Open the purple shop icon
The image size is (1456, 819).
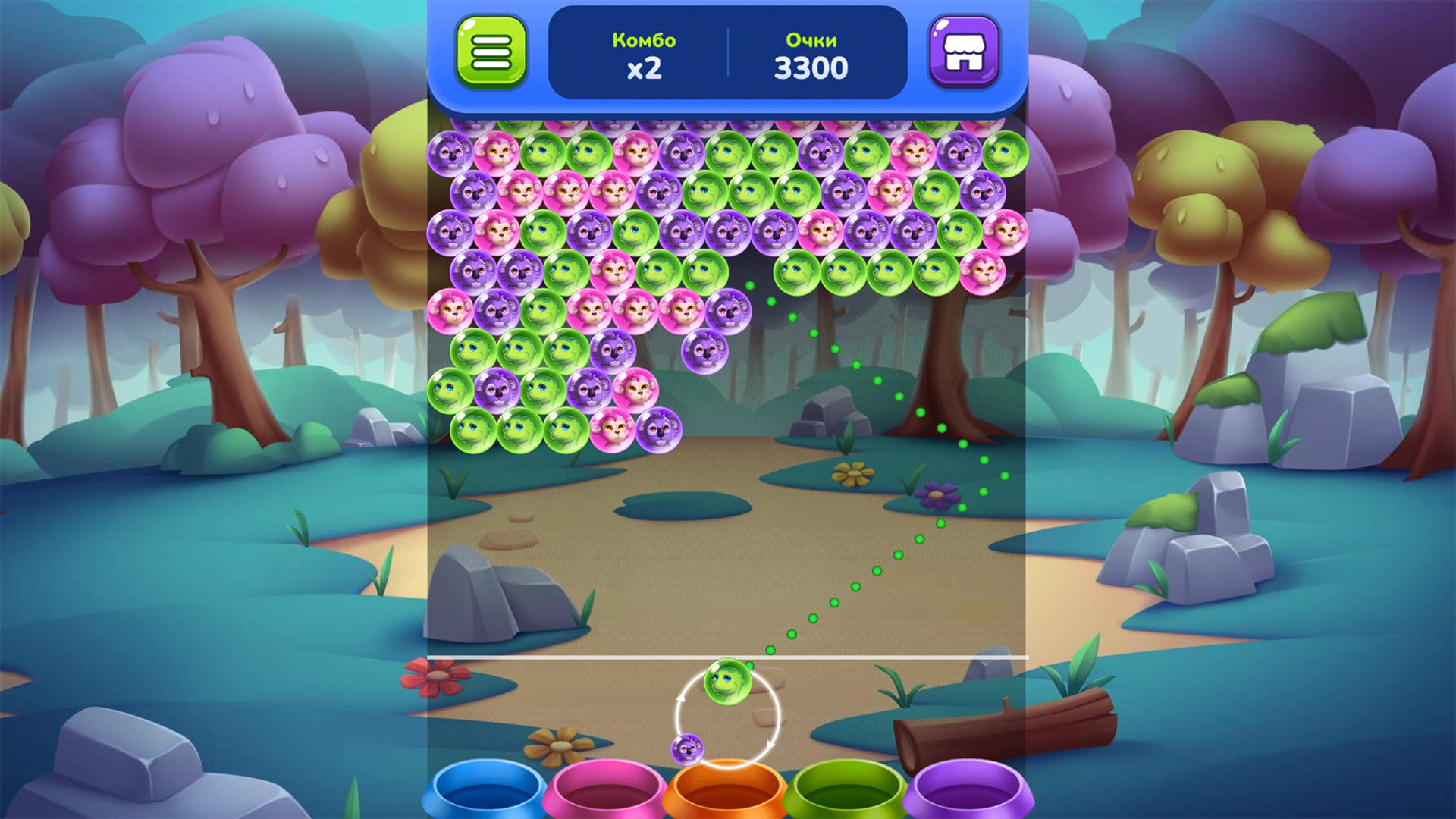point(964,53)
